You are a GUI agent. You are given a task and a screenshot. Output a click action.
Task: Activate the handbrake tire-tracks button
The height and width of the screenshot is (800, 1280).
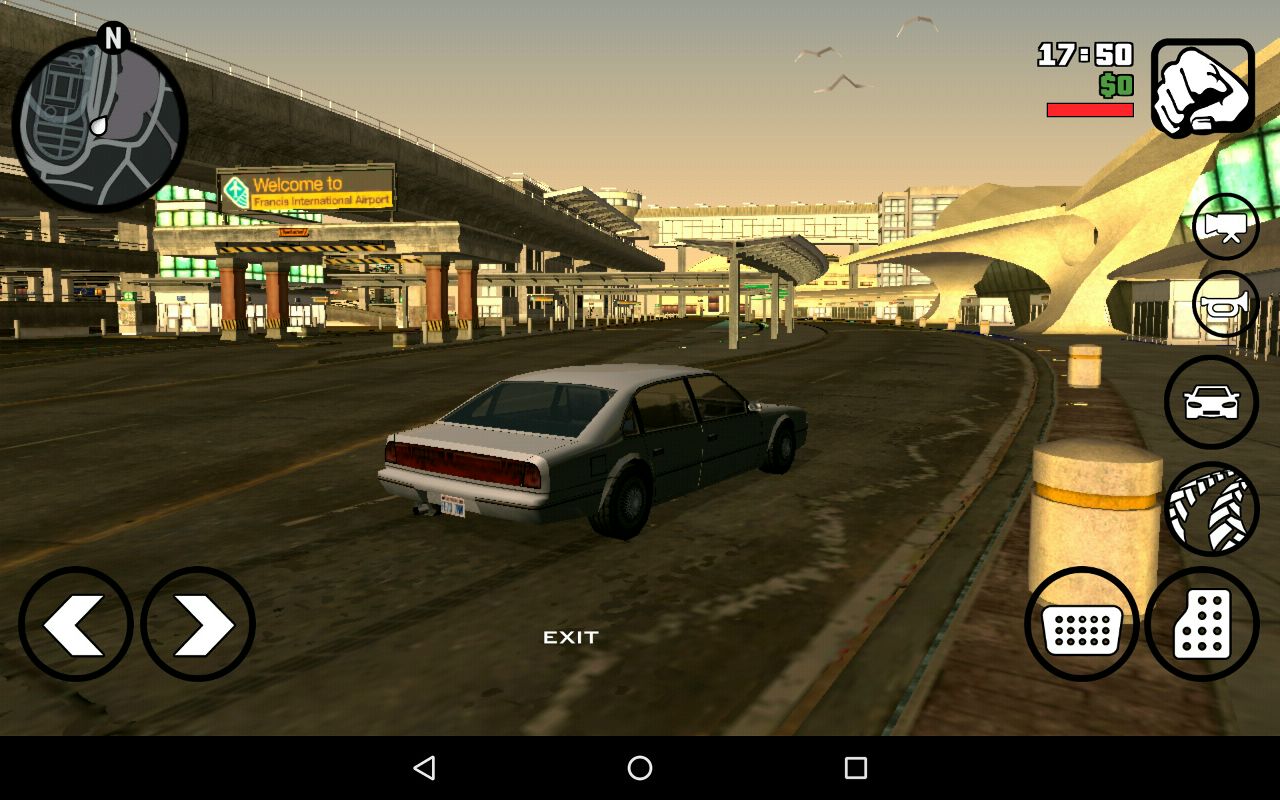tap(1212, 508)
